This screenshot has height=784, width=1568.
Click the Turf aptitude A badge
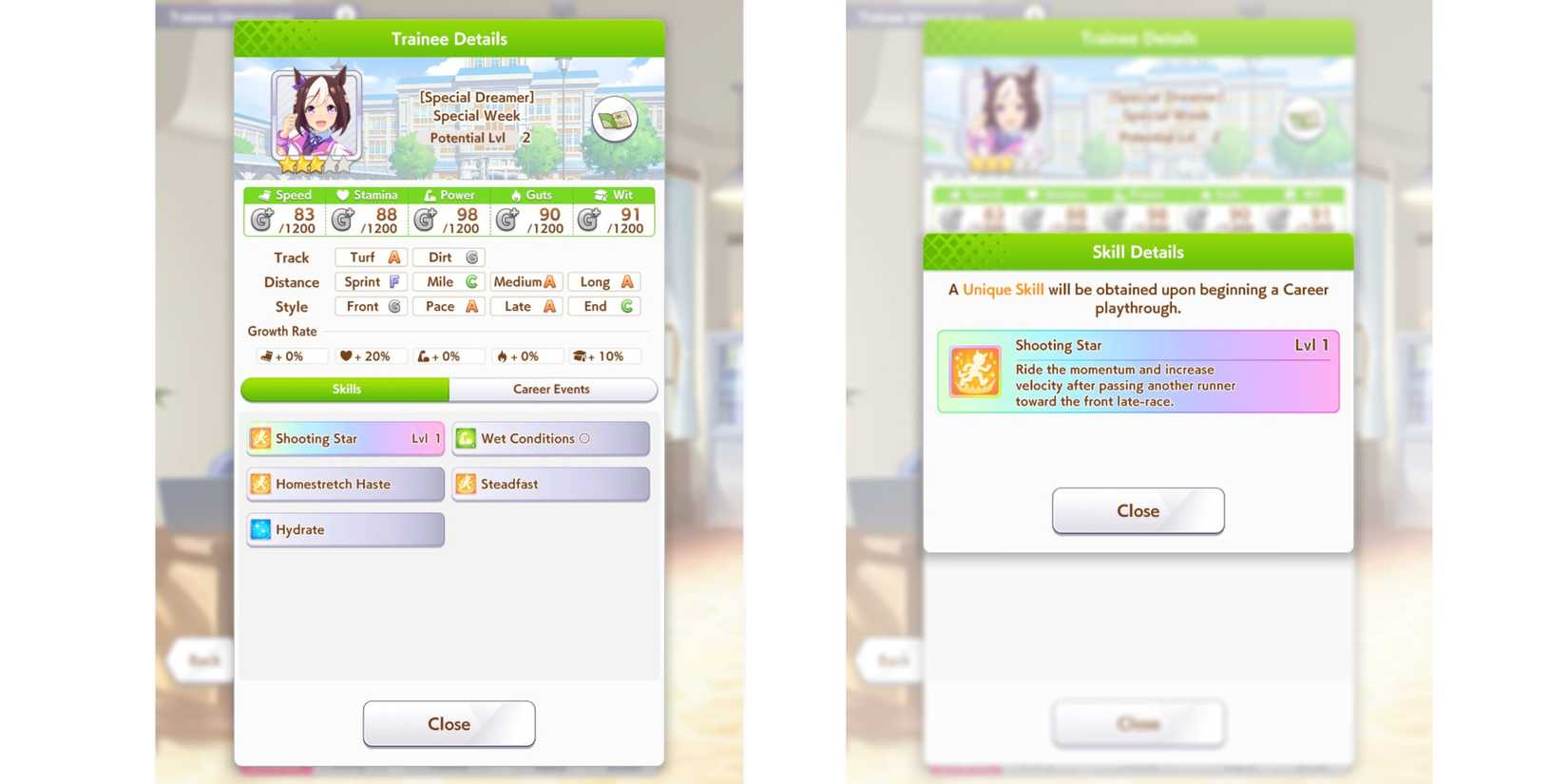pyautogui.click(x=370, y=257)
